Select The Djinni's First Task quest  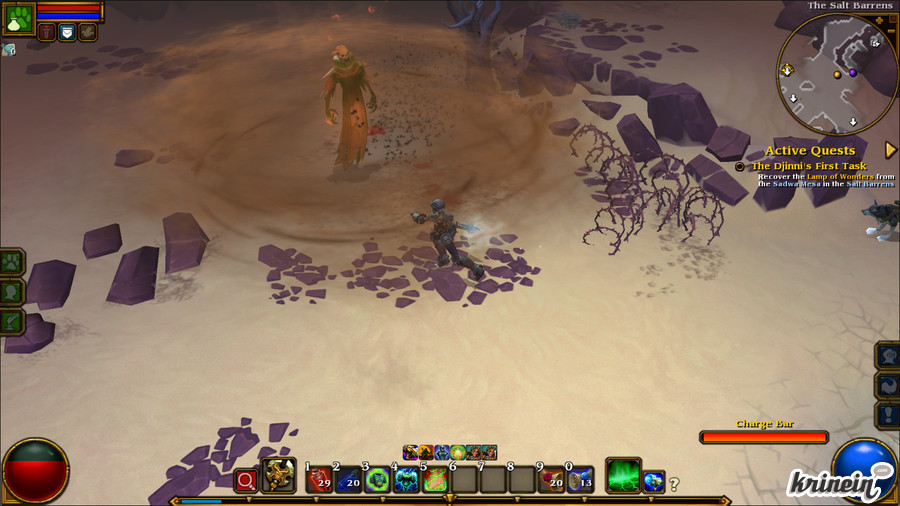(808, 166)
